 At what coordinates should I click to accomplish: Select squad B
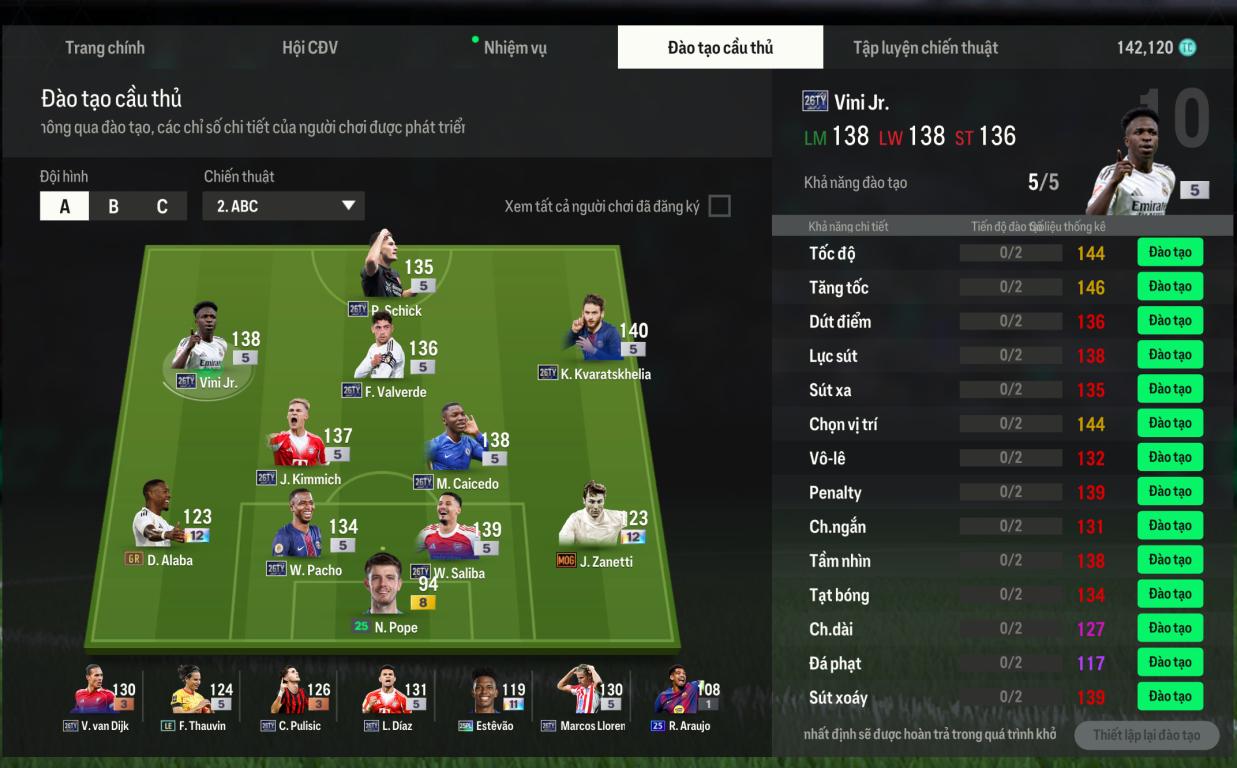pos(113,206)
